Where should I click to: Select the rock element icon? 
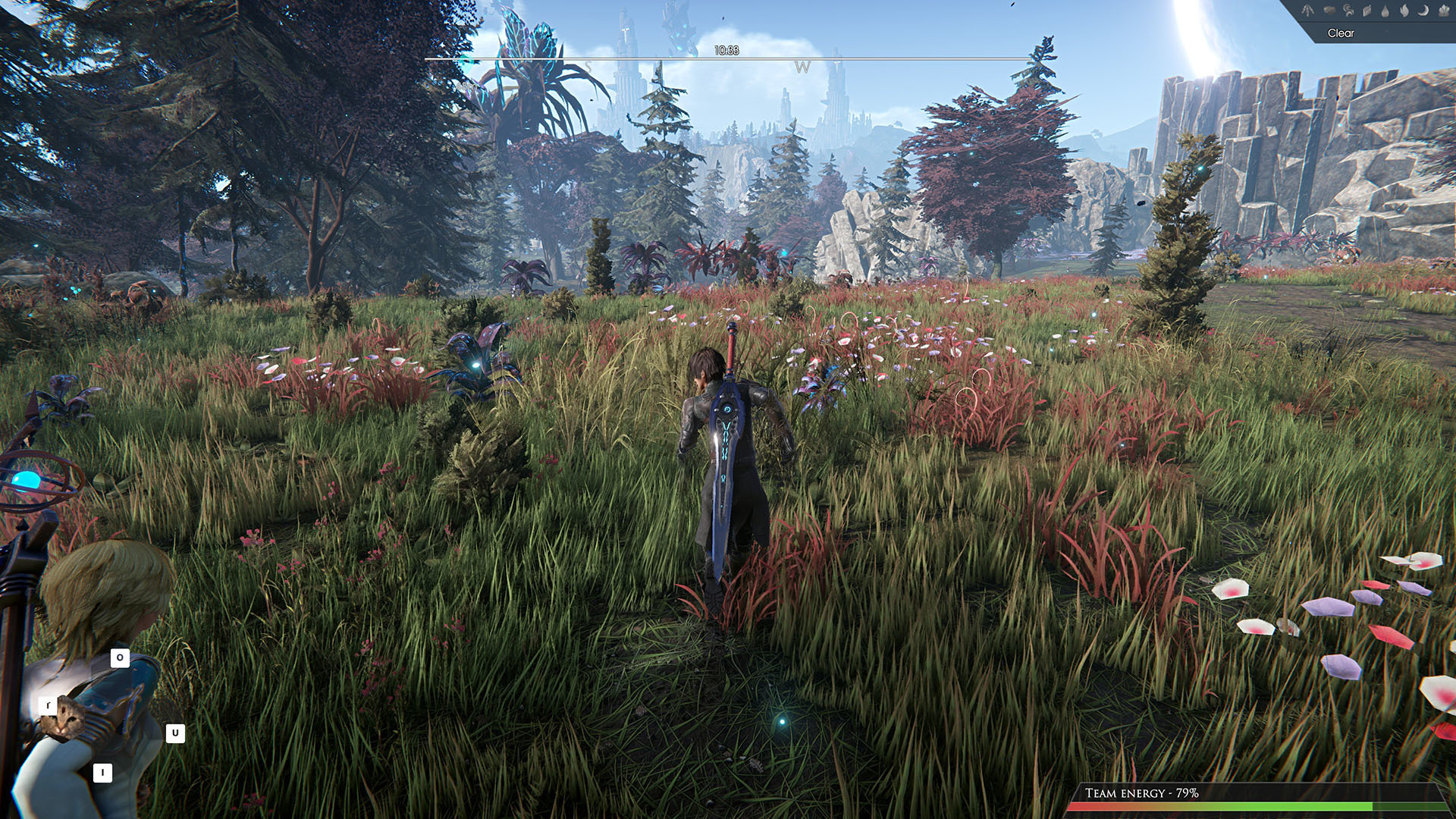1329,11
